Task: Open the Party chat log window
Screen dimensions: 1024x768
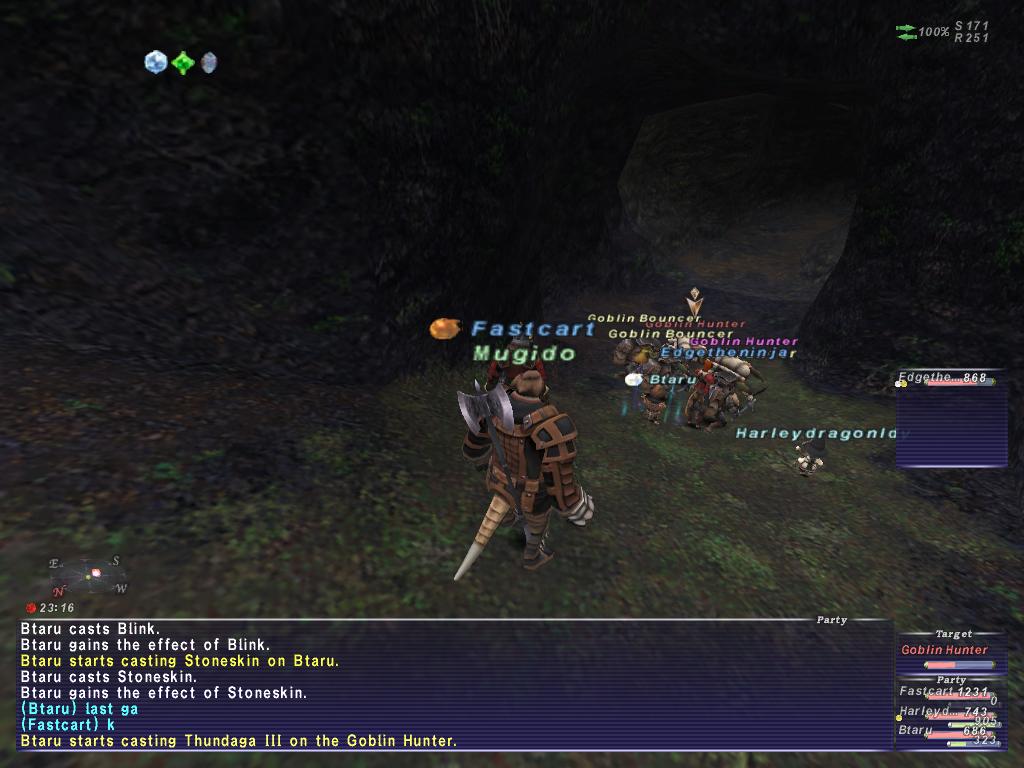Action: point(455,685)
